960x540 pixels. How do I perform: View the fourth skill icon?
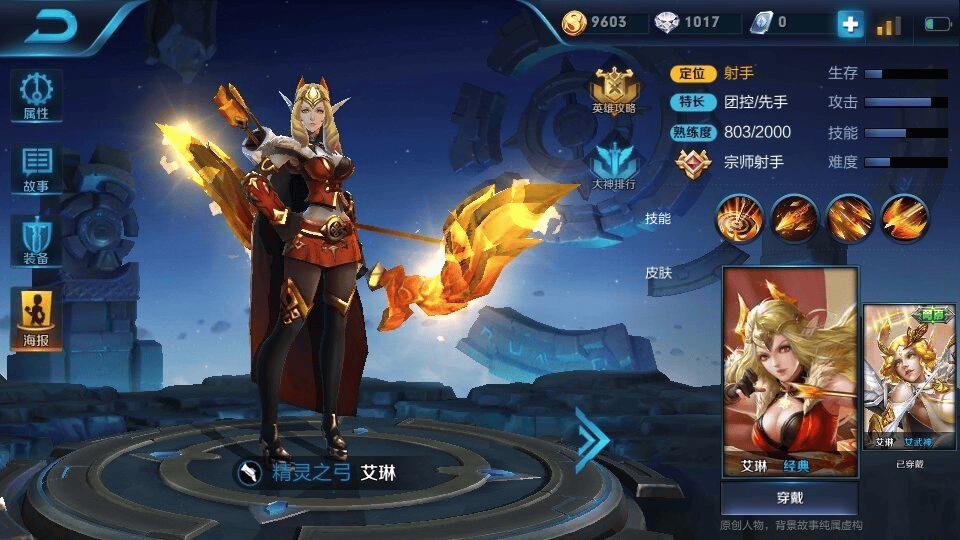click(x=905, y=217)
